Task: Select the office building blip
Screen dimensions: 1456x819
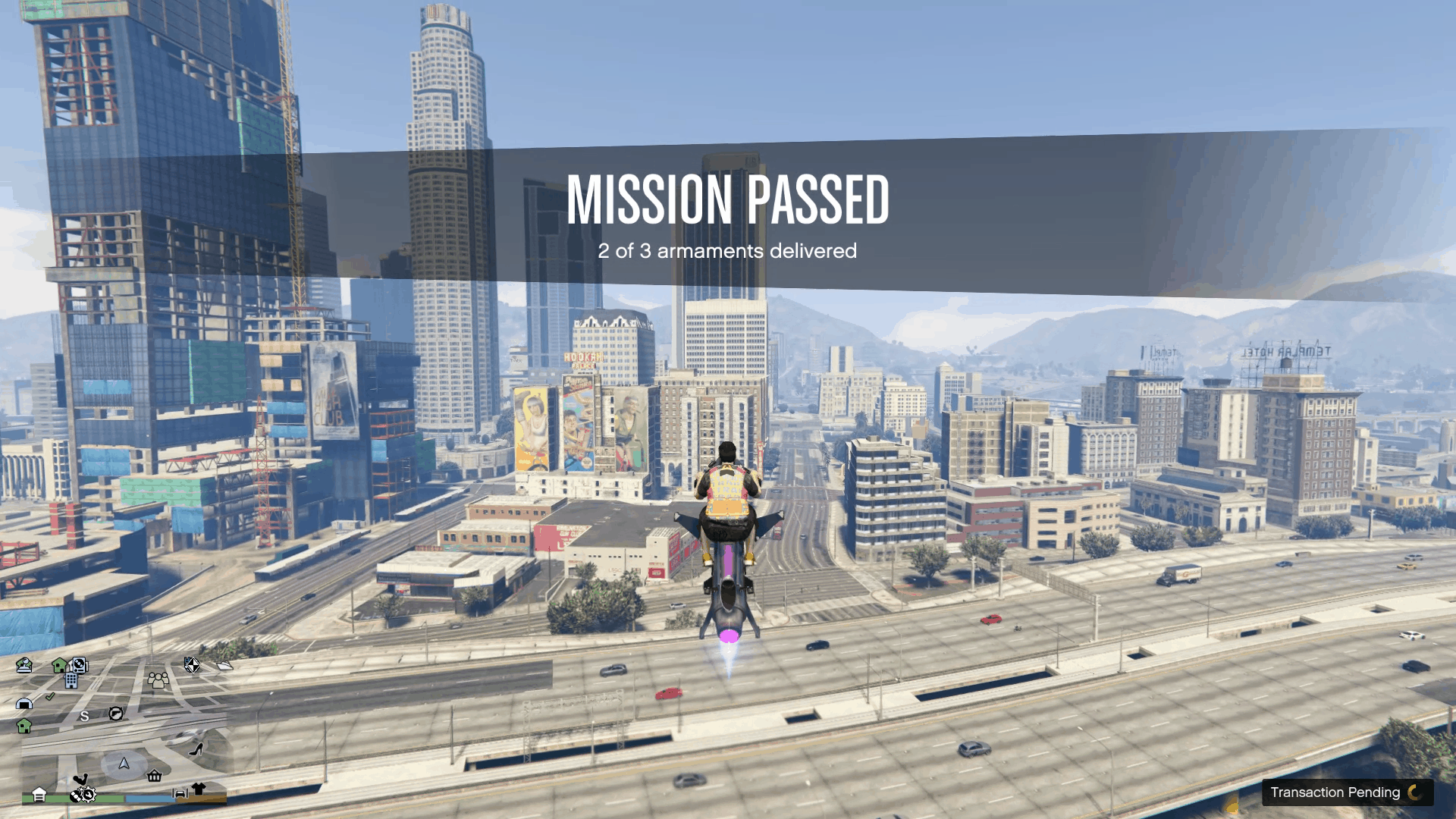Action: 71,682
